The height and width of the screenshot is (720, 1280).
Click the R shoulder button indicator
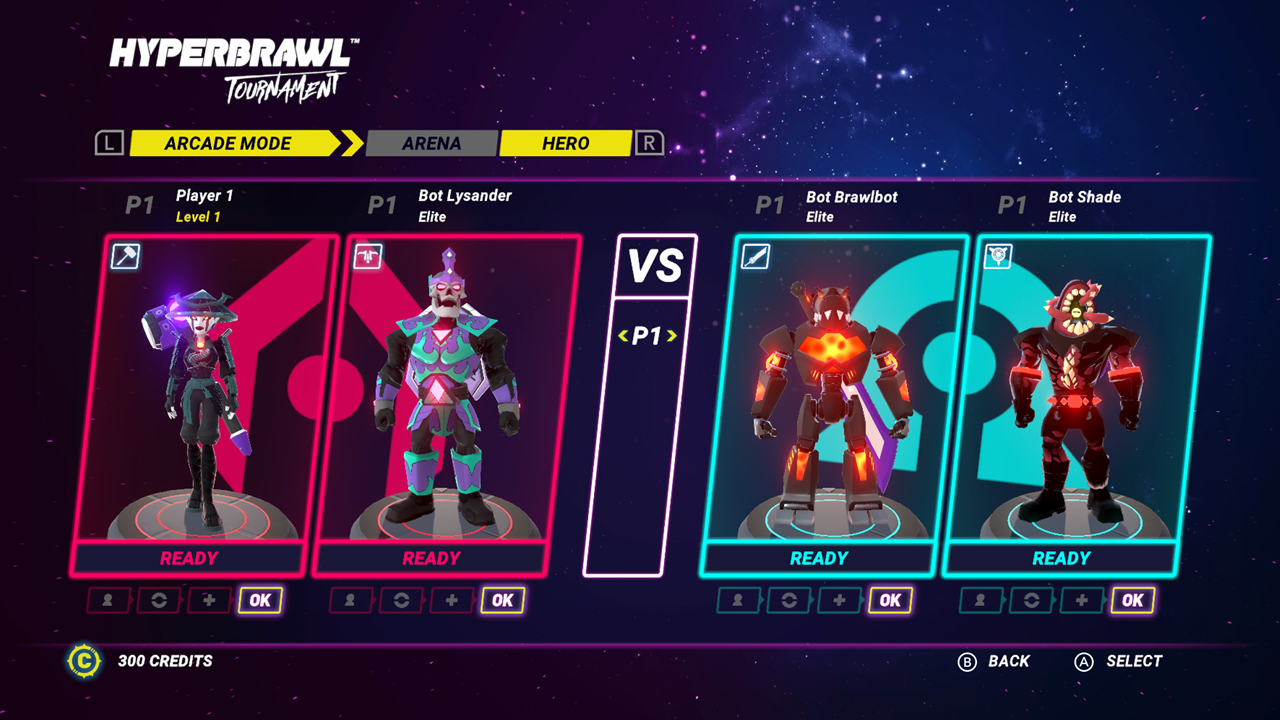648,143
